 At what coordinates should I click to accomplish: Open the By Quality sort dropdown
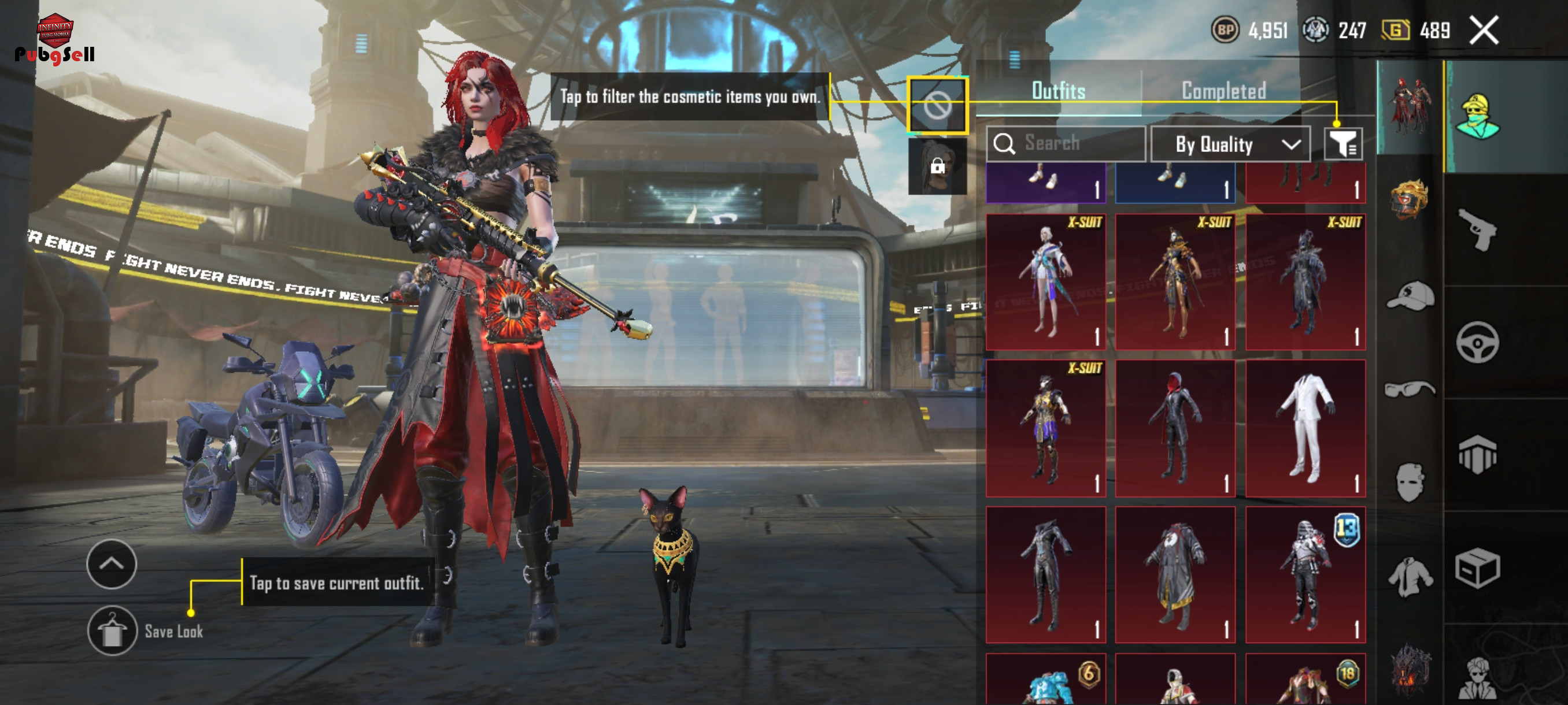click(x=1230, y=144)
